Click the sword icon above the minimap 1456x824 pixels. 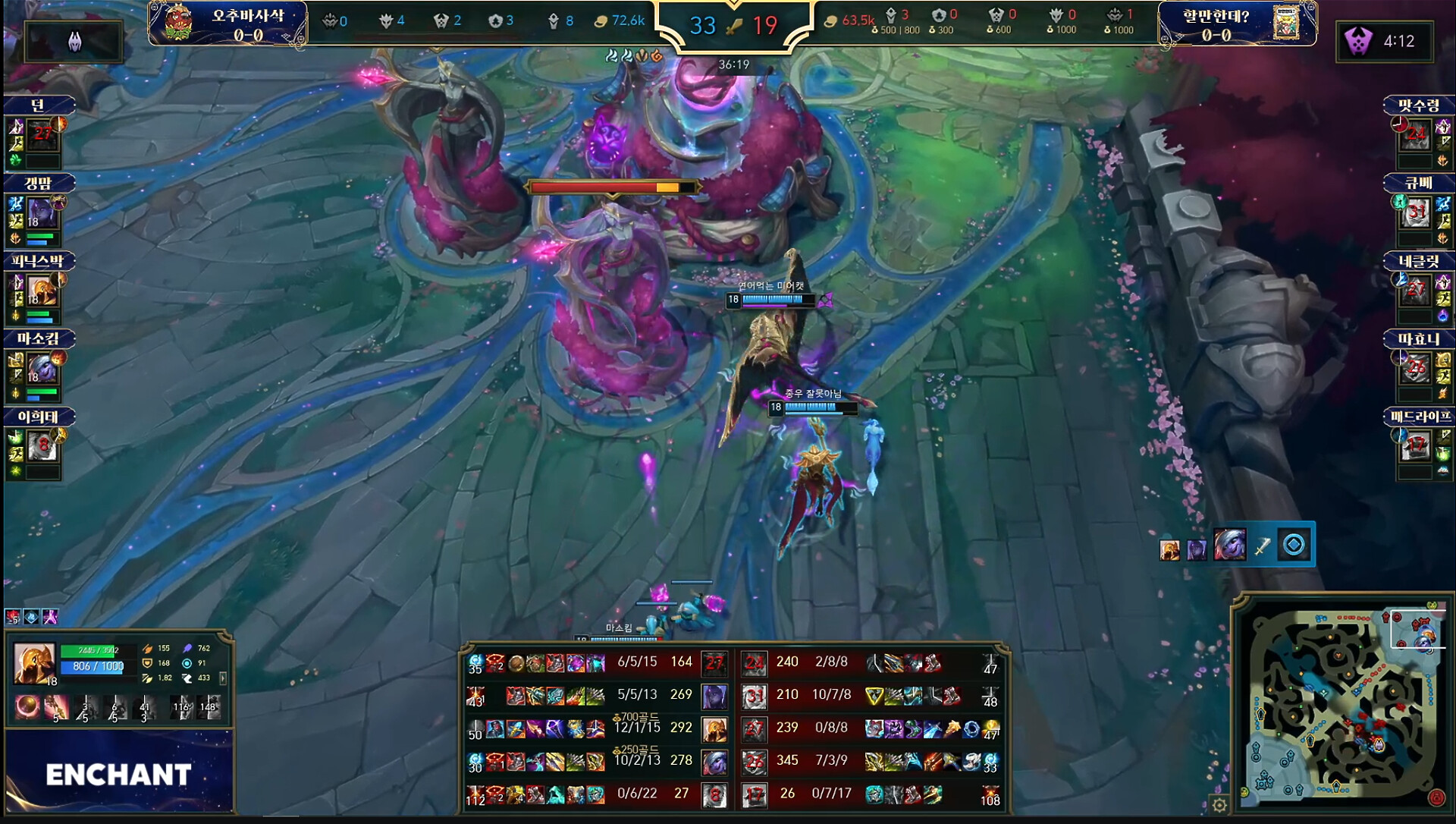coord(1262,546)
